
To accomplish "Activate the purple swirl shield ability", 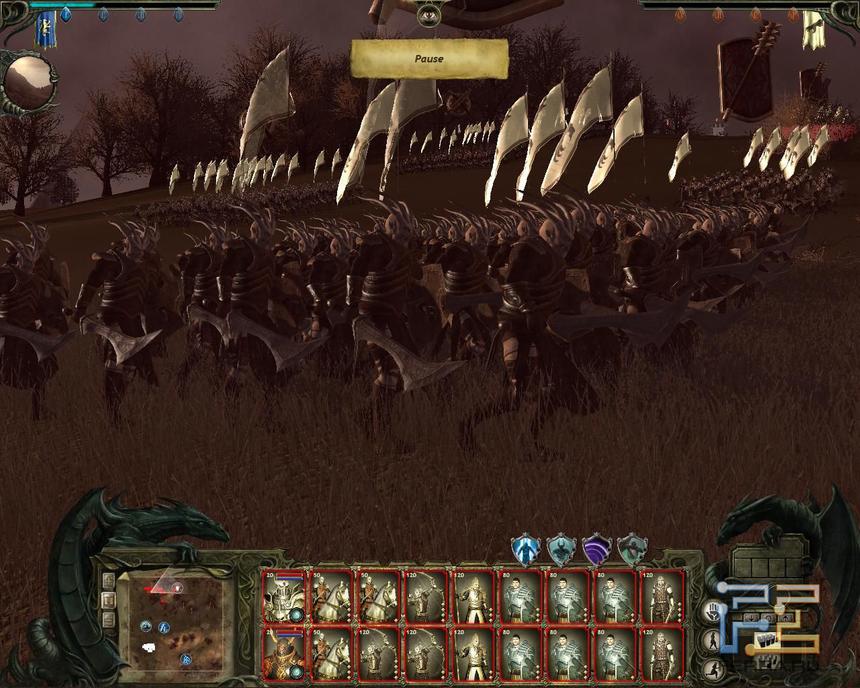I will 597,549.
